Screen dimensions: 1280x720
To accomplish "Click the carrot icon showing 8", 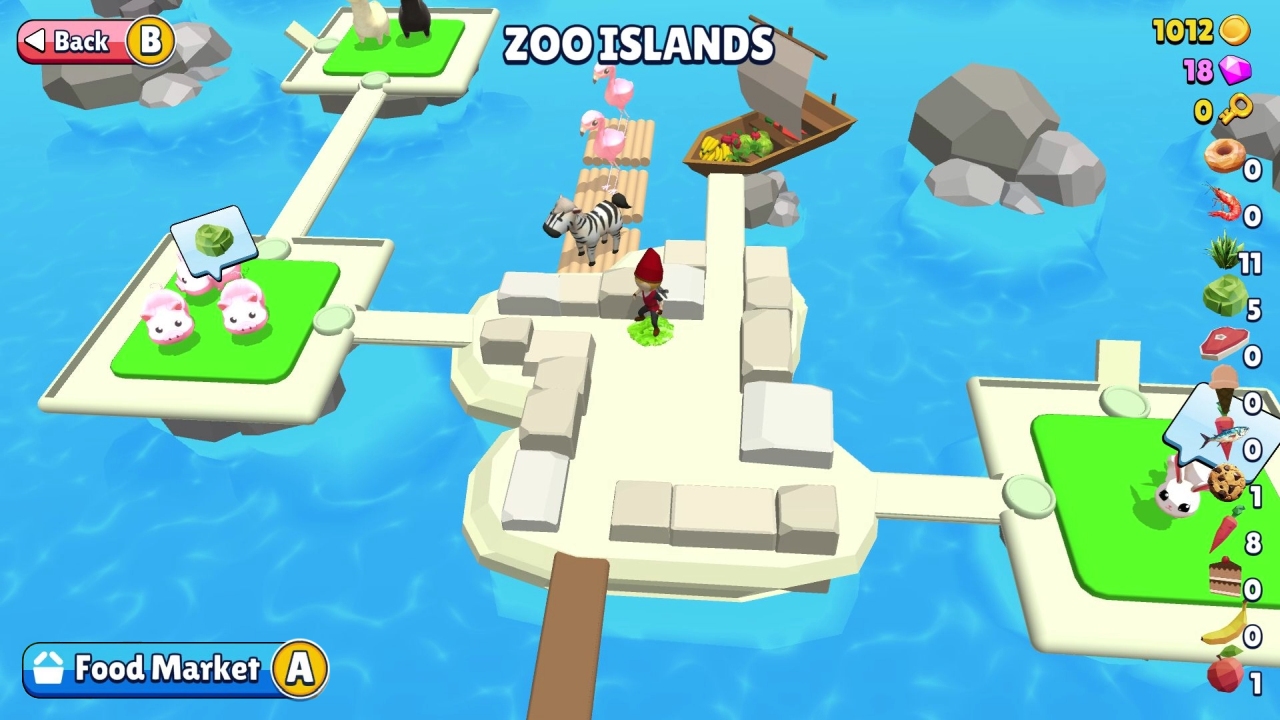I will (1225, 527).
